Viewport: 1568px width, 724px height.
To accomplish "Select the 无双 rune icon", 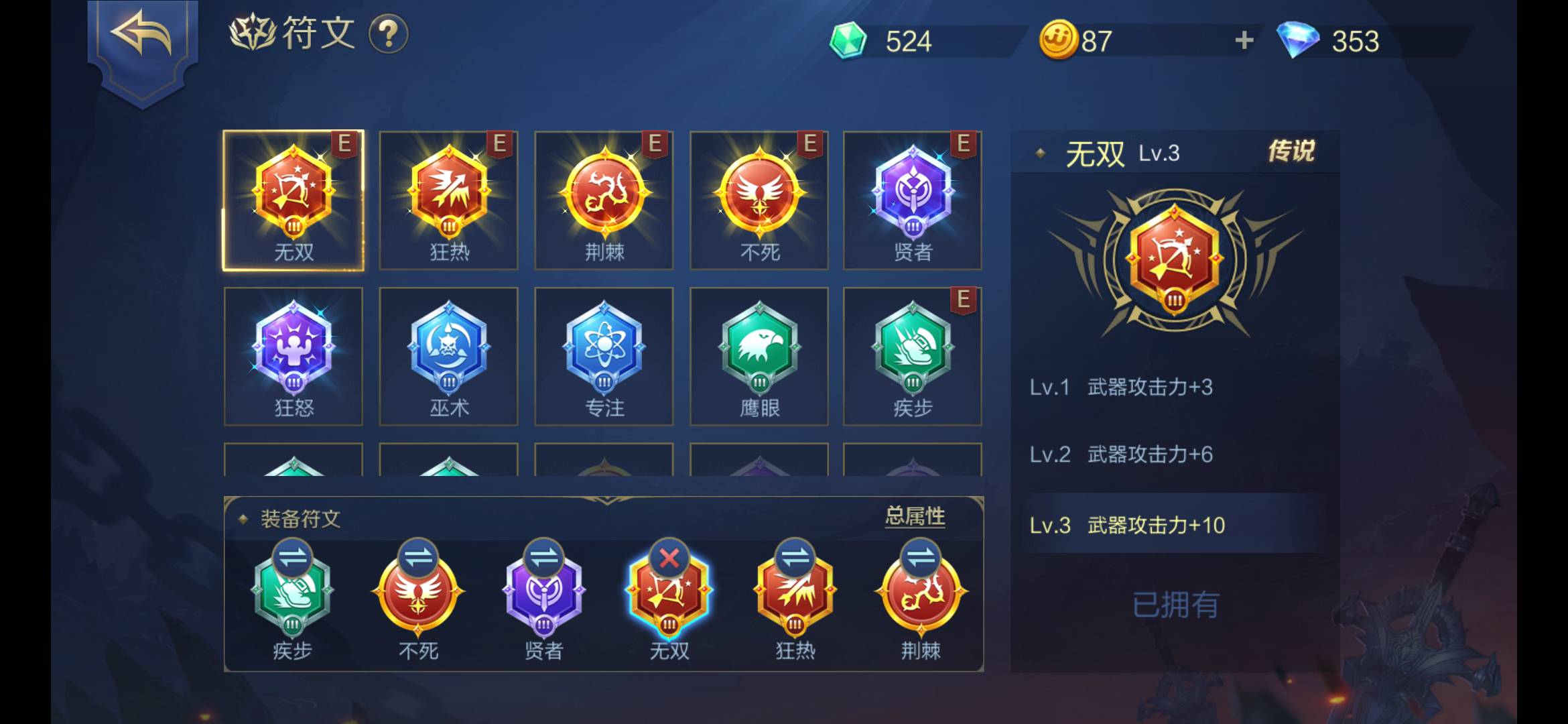I will 293,198.
